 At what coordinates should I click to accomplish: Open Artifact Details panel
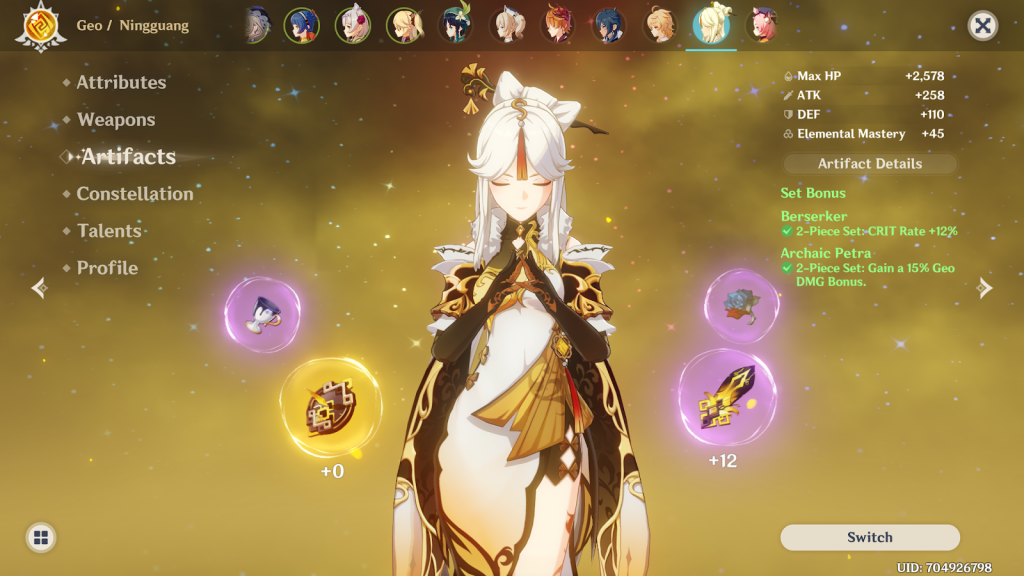[x=870, y=163]
